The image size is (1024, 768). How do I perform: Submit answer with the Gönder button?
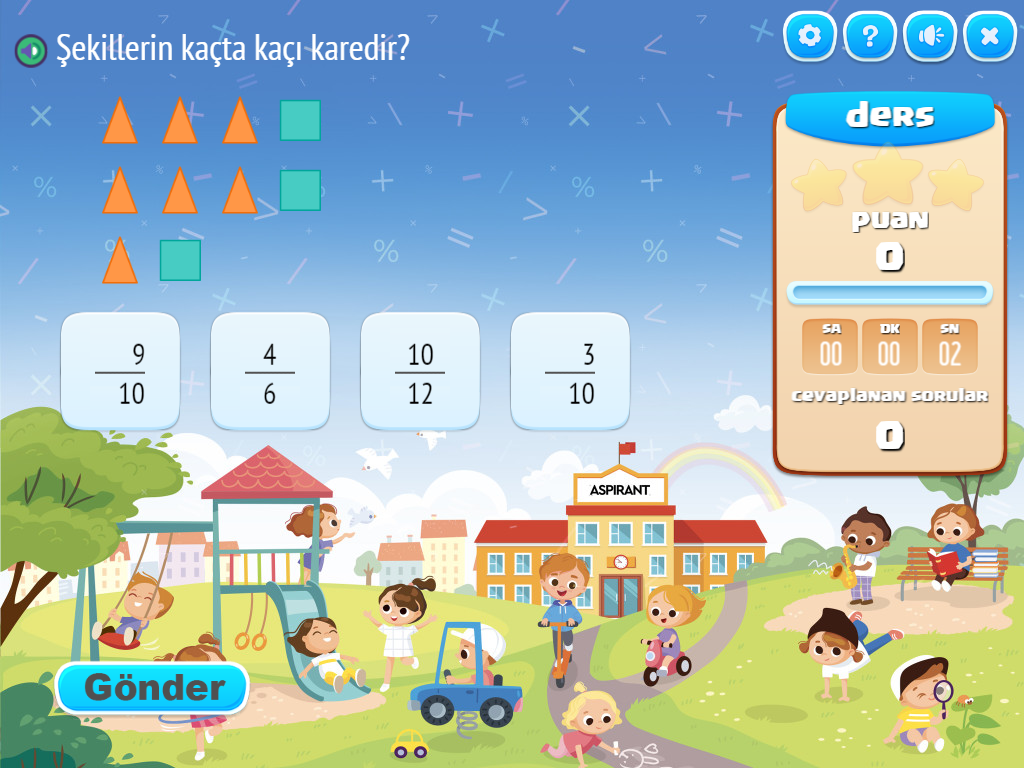point(152,687)
